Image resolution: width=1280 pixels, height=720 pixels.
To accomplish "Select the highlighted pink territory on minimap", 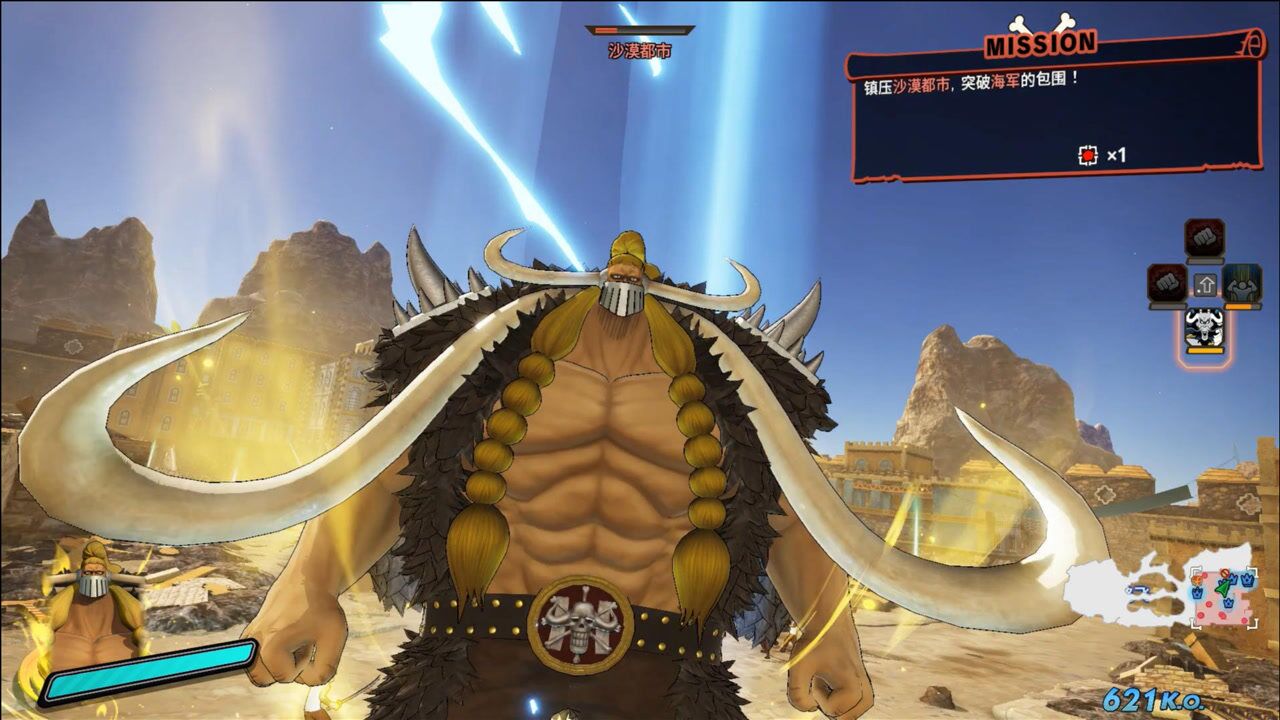I will point(1224,597).
